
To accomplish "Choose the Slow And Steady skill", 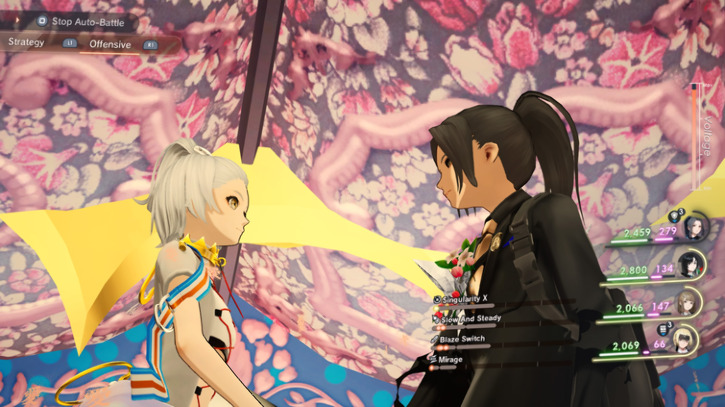I will (469, 318).
